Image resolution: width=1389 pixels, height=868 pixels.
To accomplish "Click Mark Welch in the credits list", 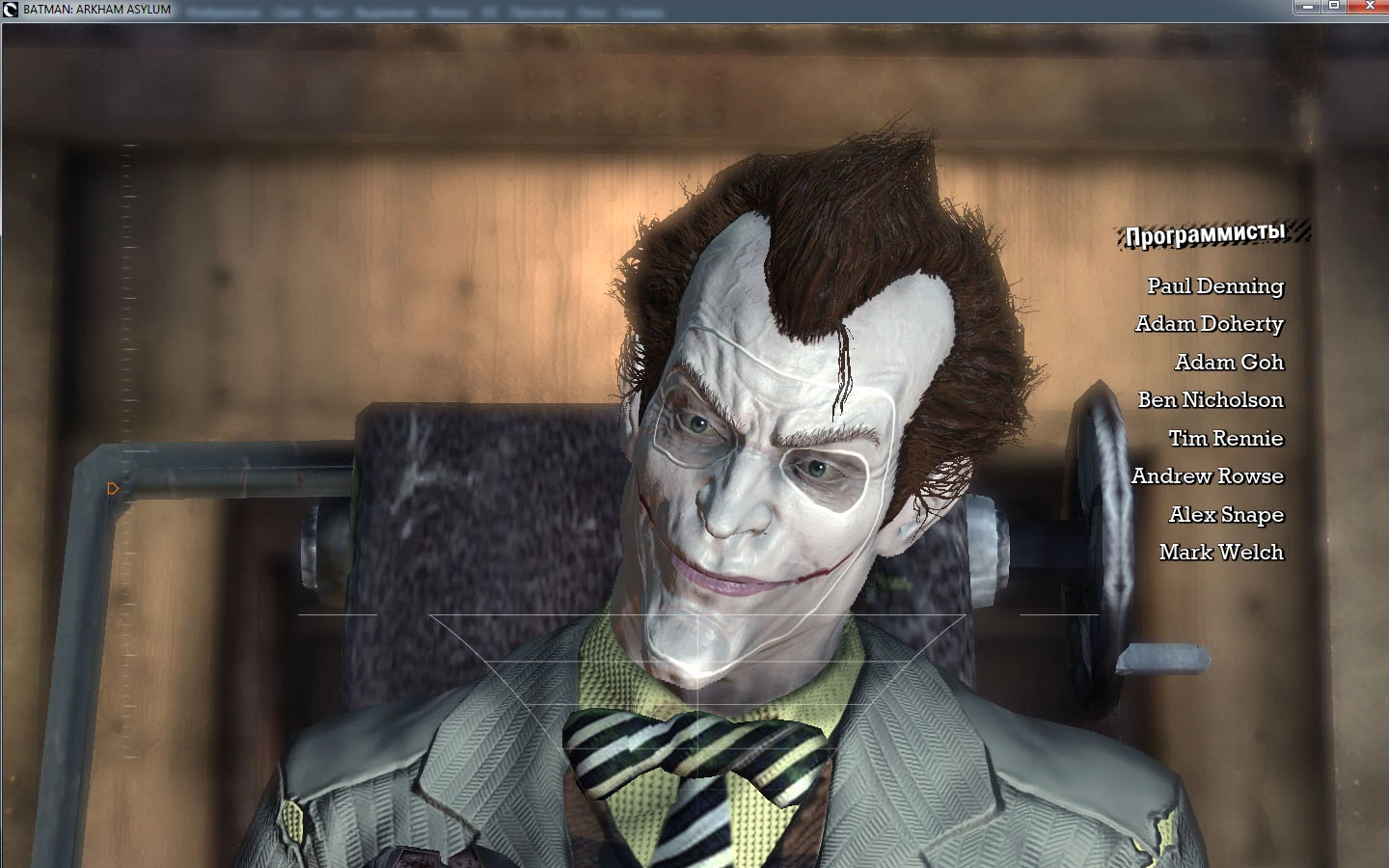I will 1219,553.
